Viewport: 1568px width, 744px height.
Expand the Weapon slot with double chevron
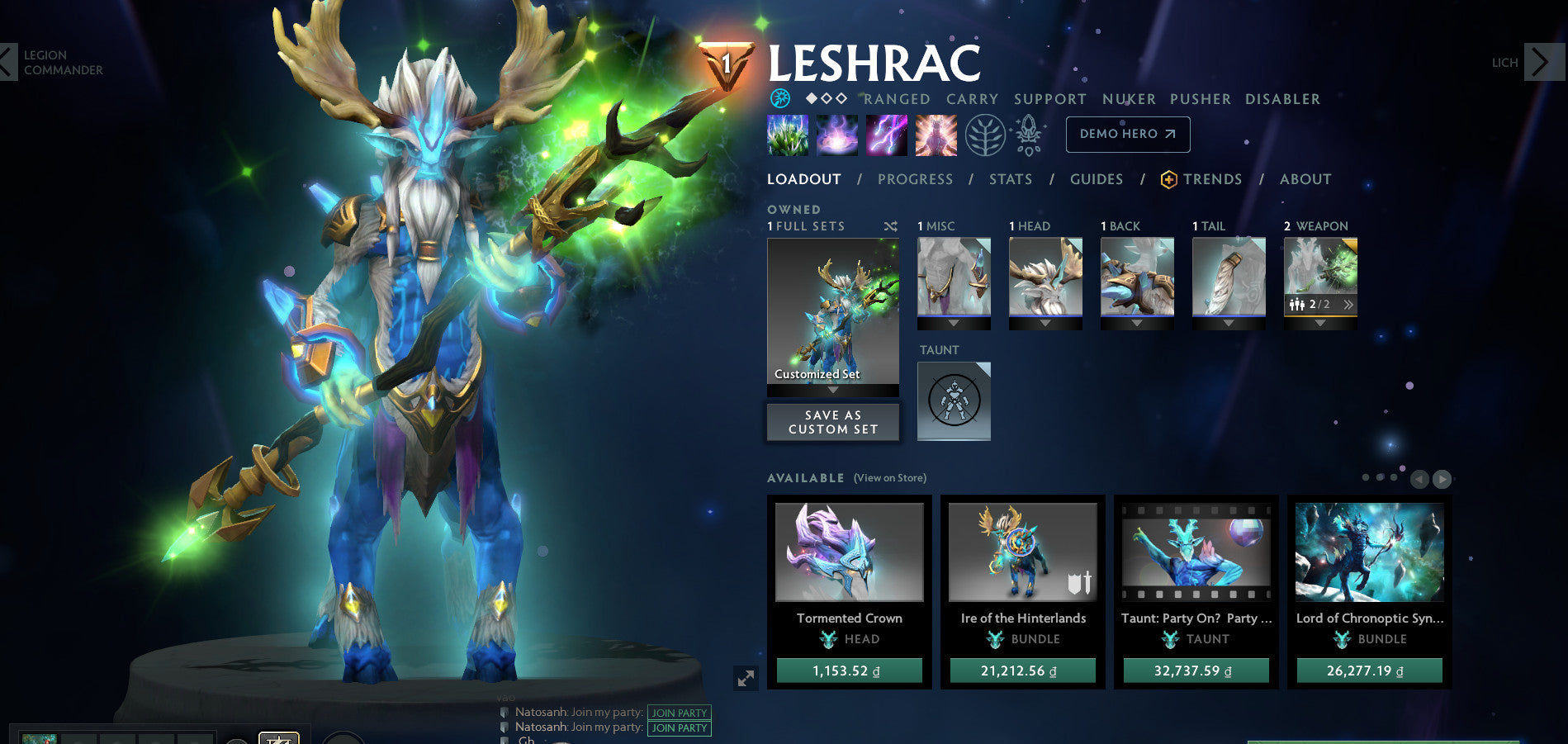[1349, 304]
